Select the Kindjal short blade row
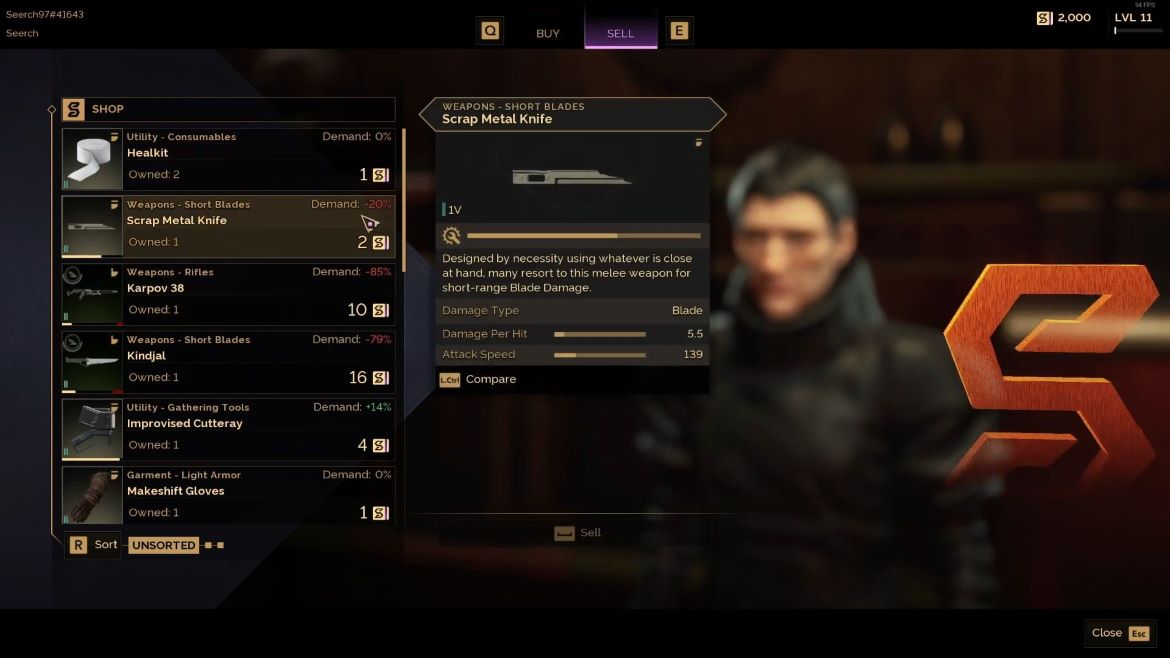The width and height of the screenshot is (1170, 658). 228,362
